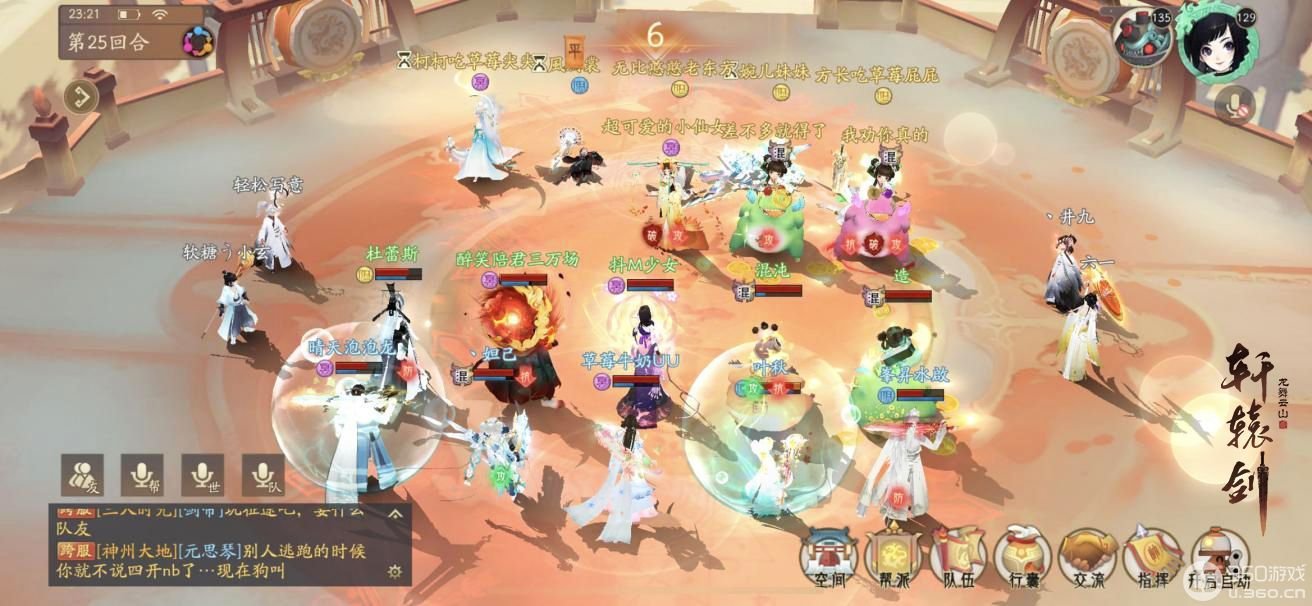Open the friends (友) chat button

[x=82, y=474]
